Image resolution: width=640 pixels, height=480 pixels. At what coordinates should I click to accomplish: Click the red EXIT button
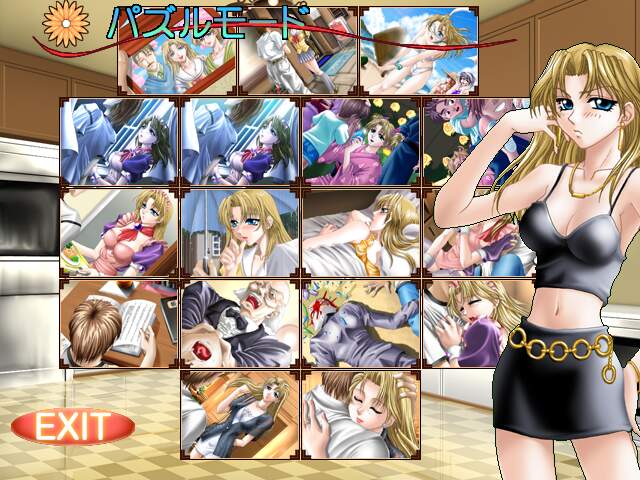(x=72, y=427)
